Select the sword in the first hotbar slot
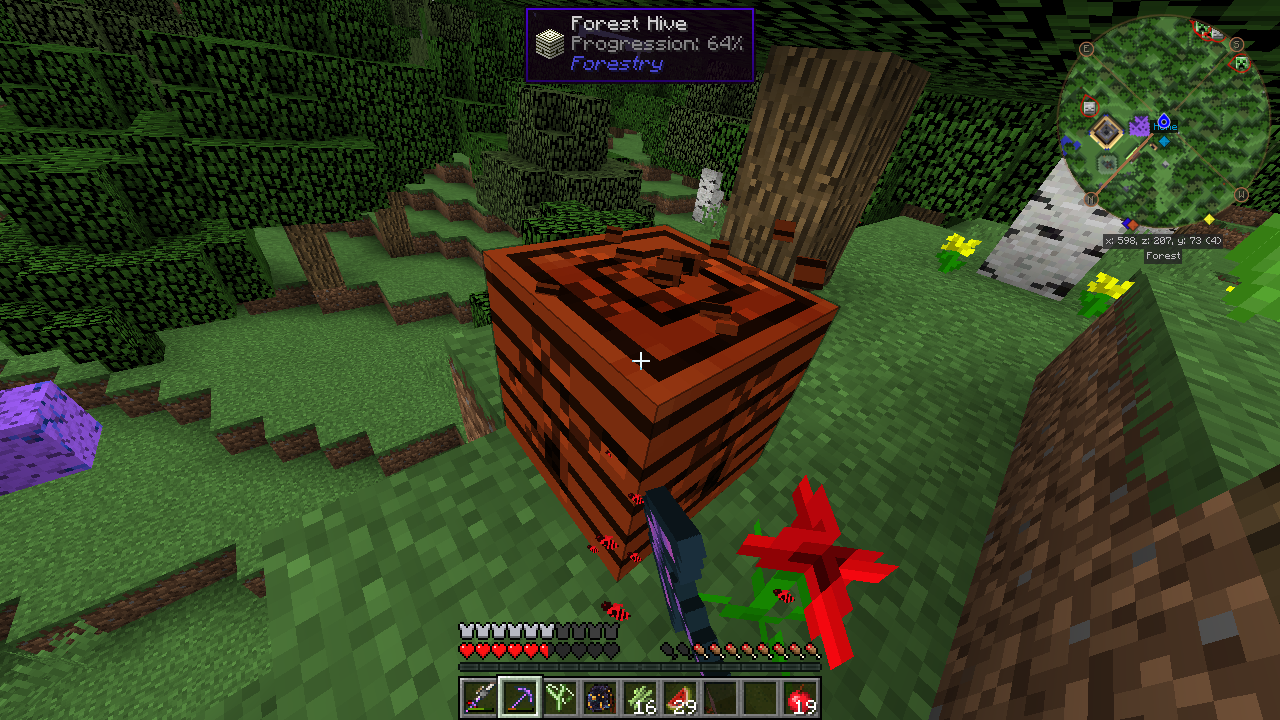This screenshot has width=1280, height=720. point(479,697)
